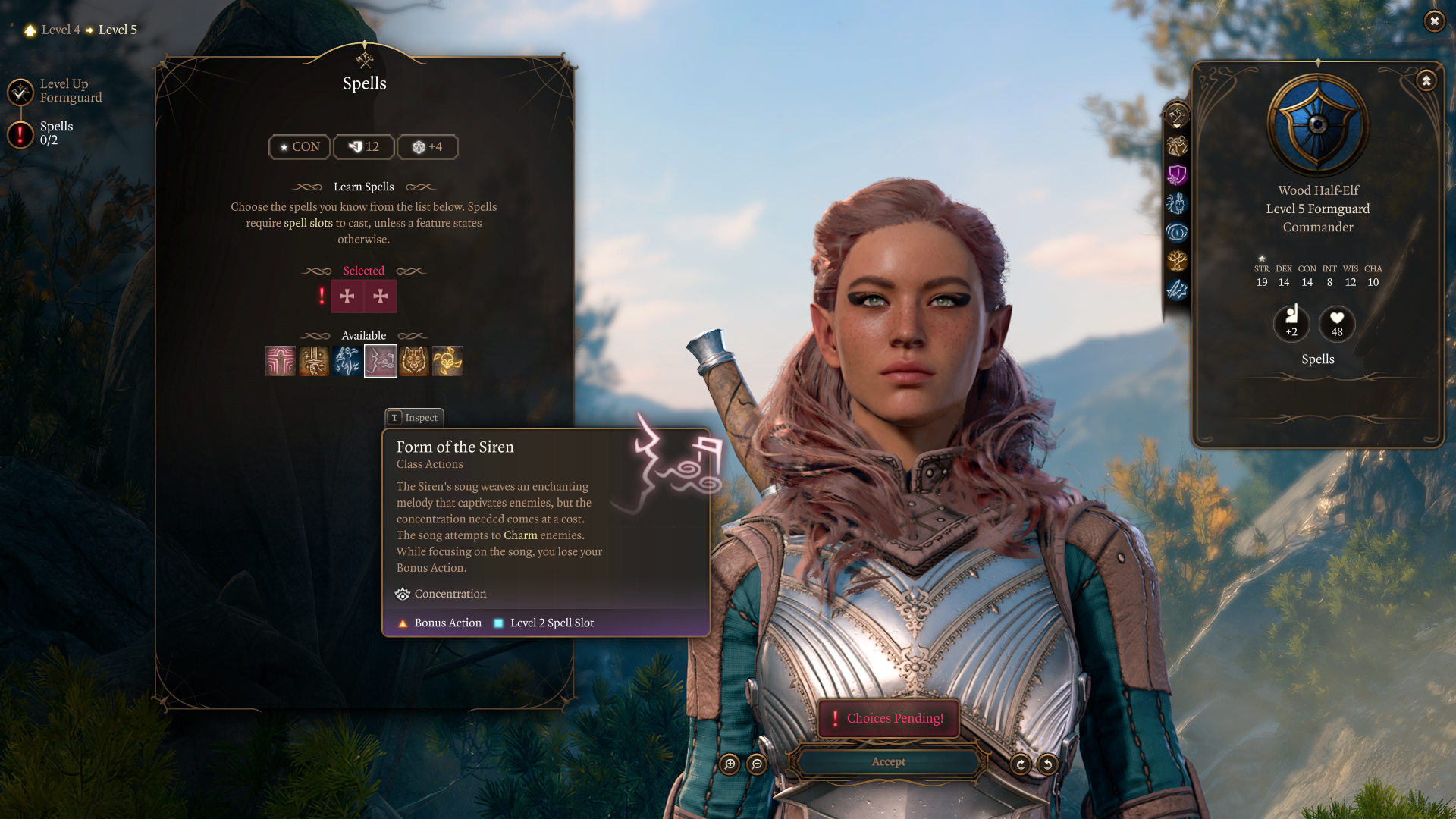Choose the hand holding sword spell
The width and height of the screenshot is (1456, 819).
(x=314, y=361)
